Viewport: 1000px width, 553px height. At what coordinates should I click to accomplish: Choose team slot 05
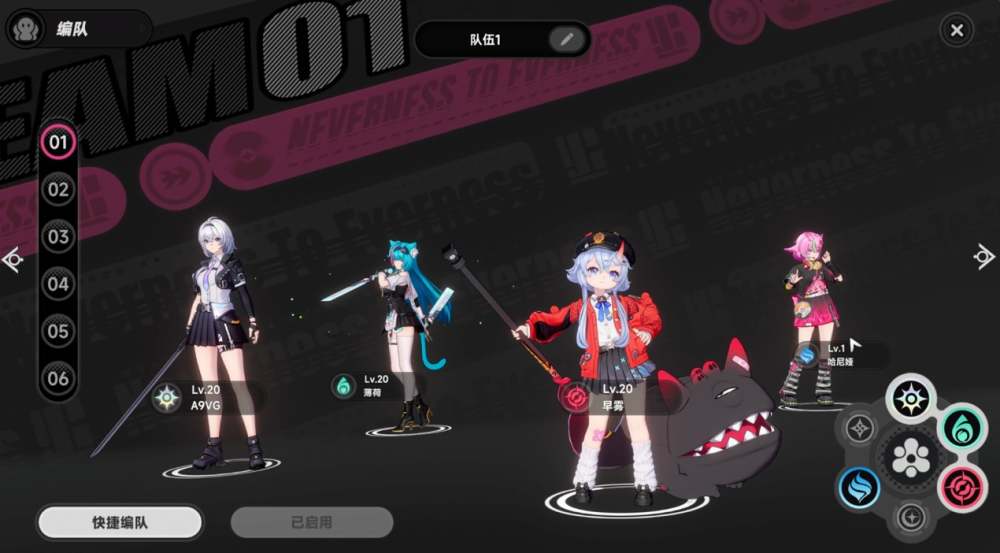click(58, 331)
